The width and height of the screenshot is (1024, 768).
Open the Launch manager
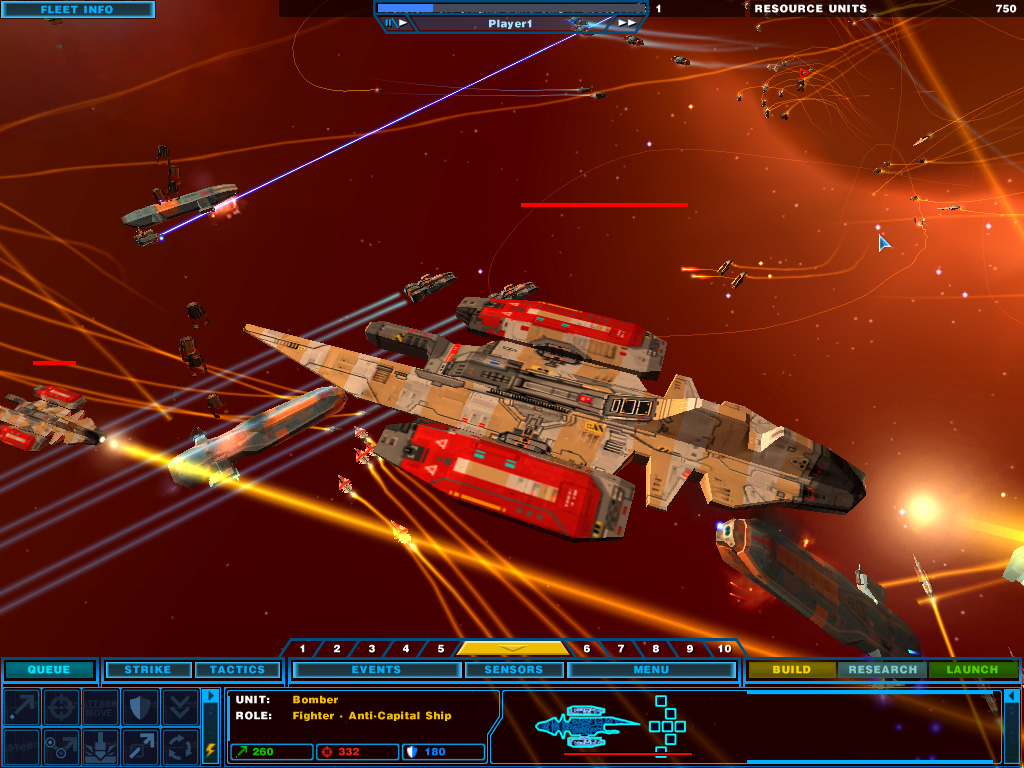[x=972, y=670]
